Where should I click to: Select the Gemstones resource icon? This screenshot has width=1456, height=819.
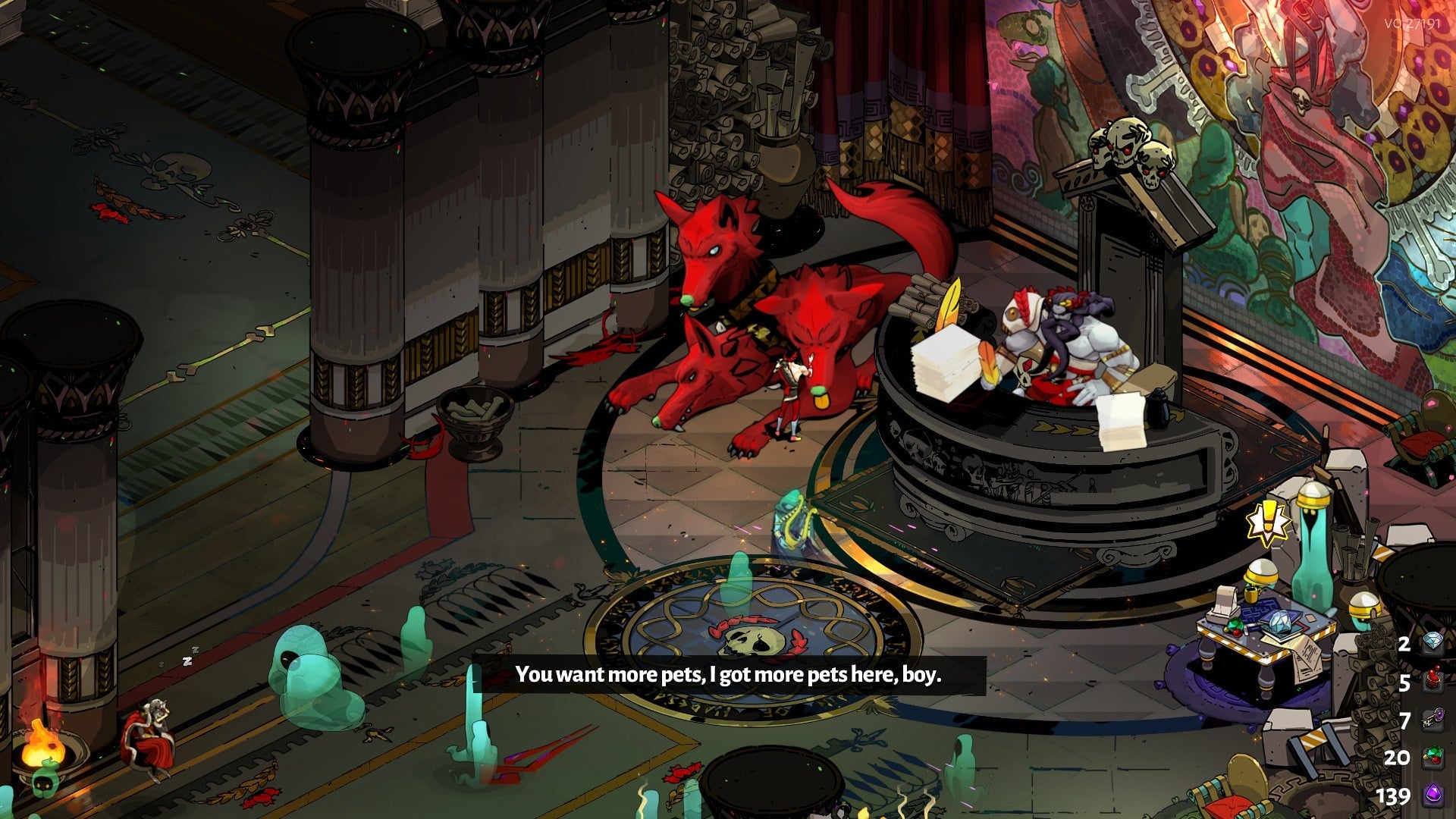pos(1433,753)
